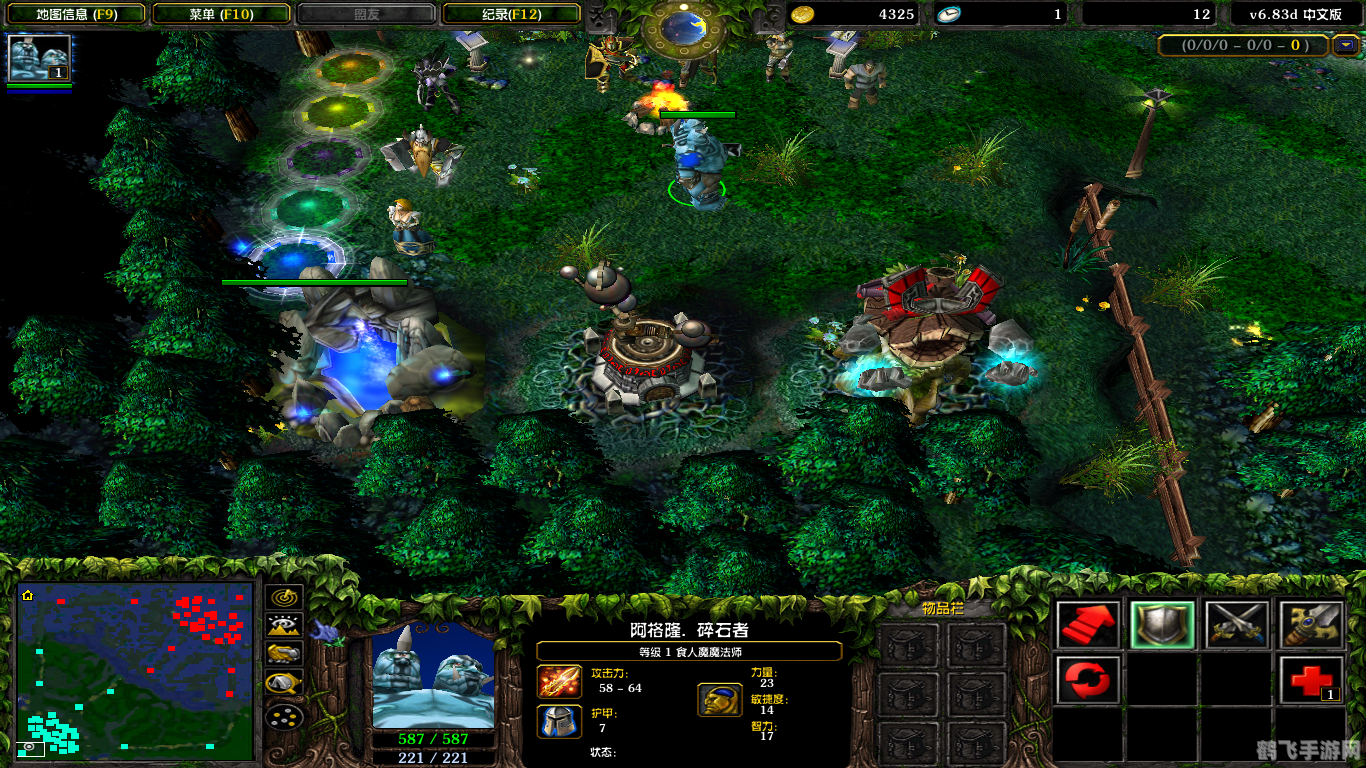Viewport: 1366px width, 768px height.
Task: Cast the highlighted shield ability
Action: [x=1162, y=624]
